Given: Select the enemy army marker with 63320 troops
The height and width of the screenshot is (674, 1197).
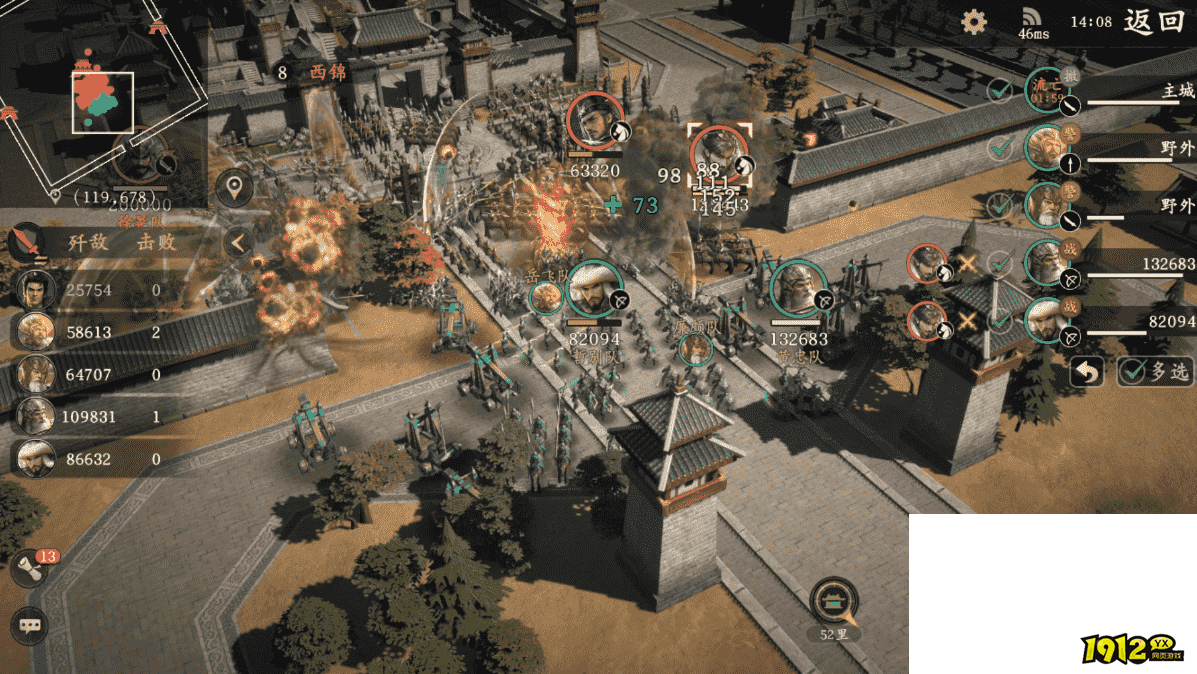Looking at the screenshot, I should pos(596,122).
